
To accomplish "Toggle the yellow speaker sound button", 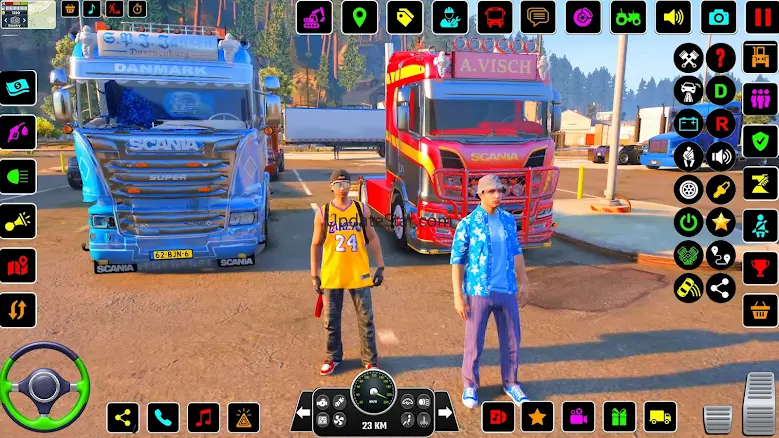I will 673,17.
